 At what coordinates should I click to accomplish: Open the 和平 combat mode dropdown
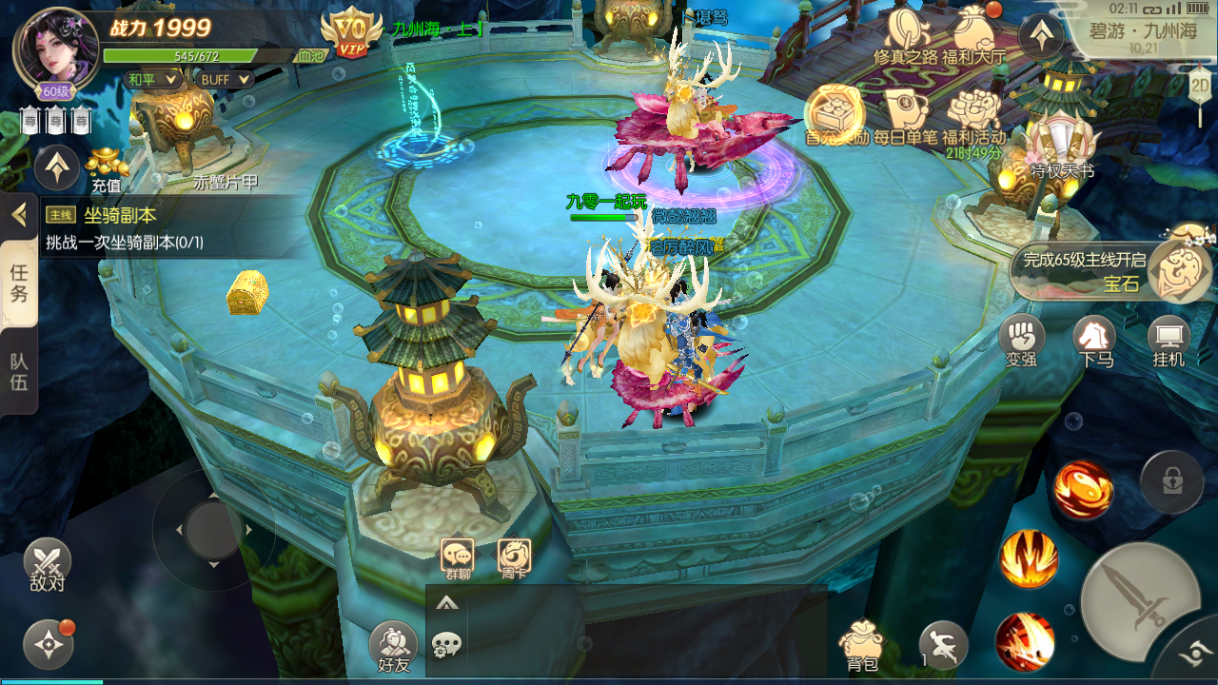click(x=152, y=79)
